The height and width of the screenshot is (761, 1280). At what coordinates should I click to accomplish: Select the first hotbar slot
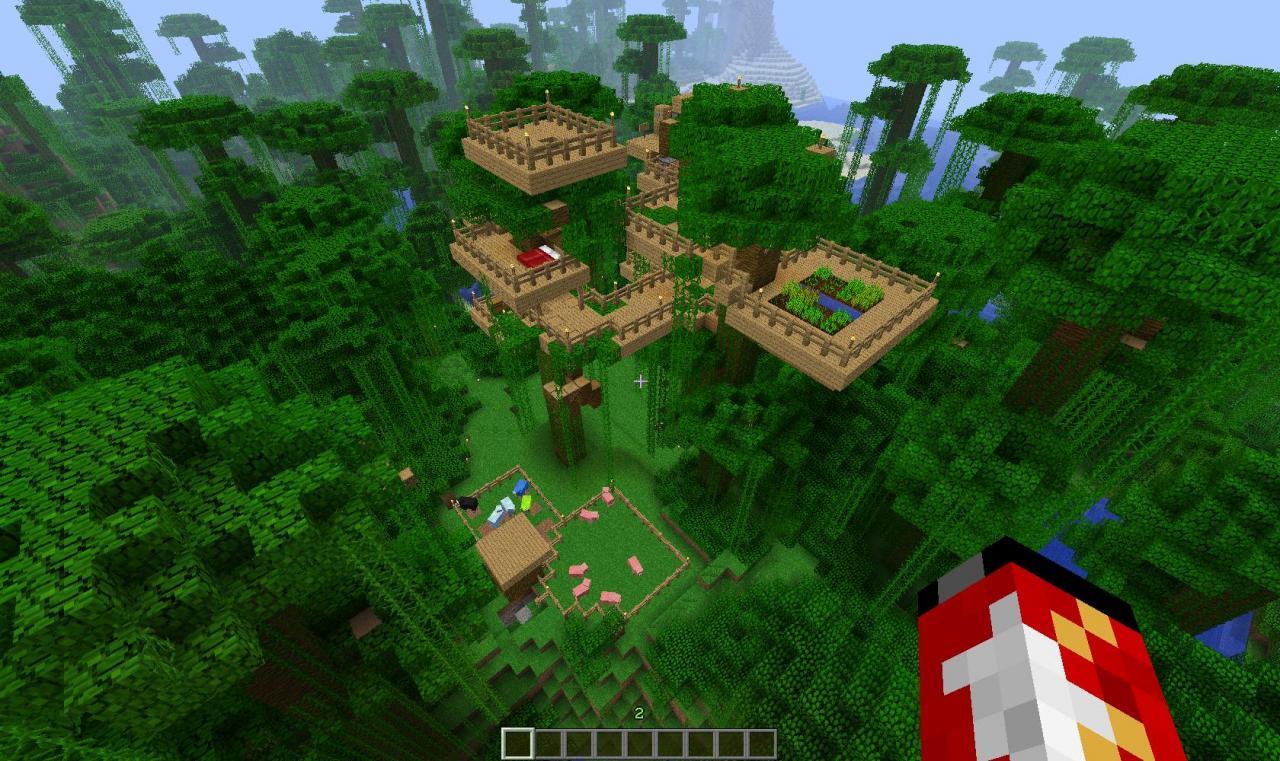coord(520,742)
